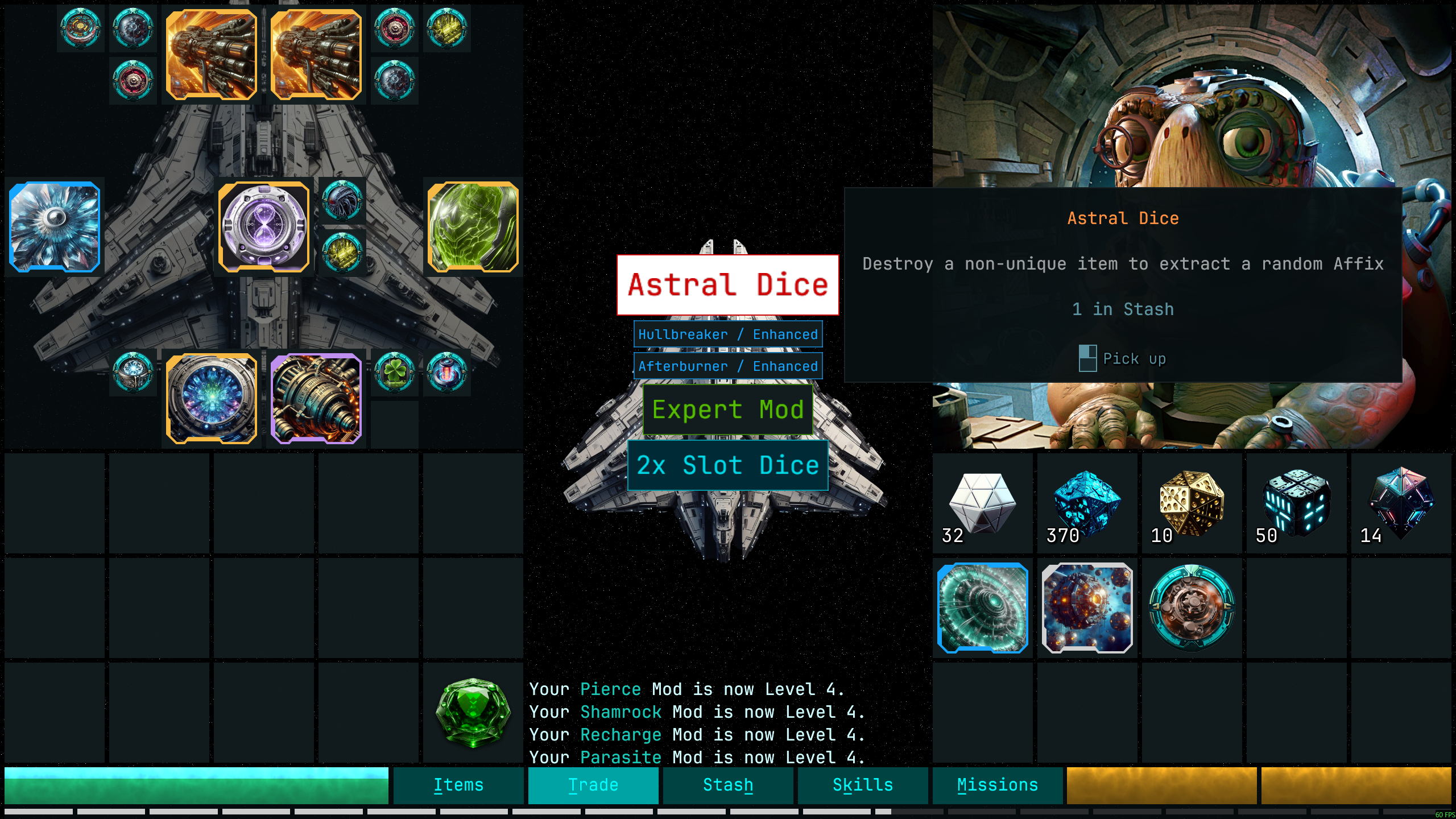Select the blue cube dice stack of 370
Image resolution: width=1456 pixels, height=819 pixels.
coord(1087,503)
